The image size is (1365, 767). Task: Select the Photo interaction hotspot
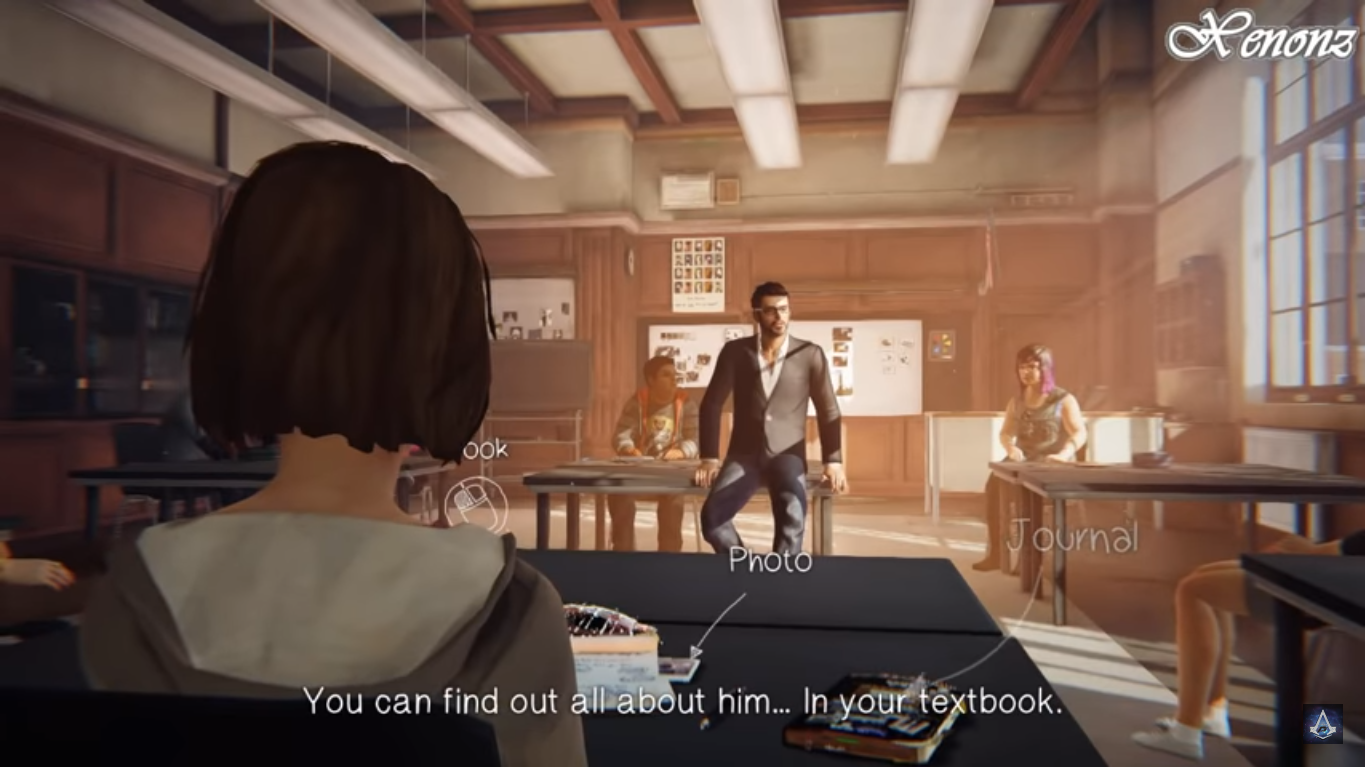click(x=770, y=562)
